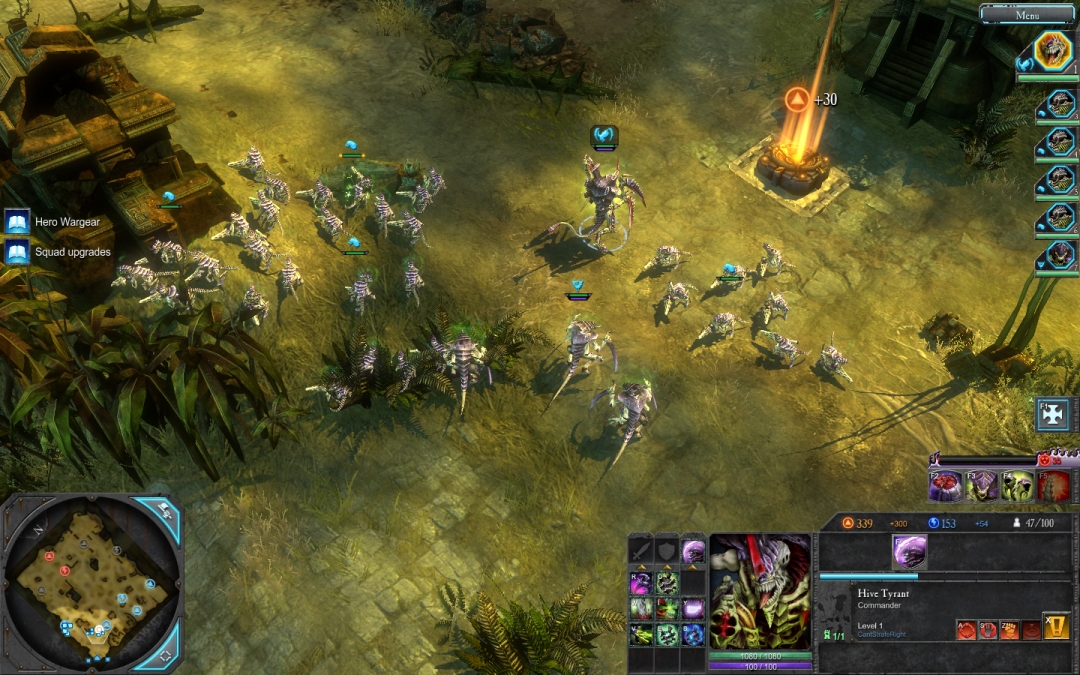1080x675 pixels.
Task: Activate the red F5 global ability
Action: click(x=1053, y=486)
